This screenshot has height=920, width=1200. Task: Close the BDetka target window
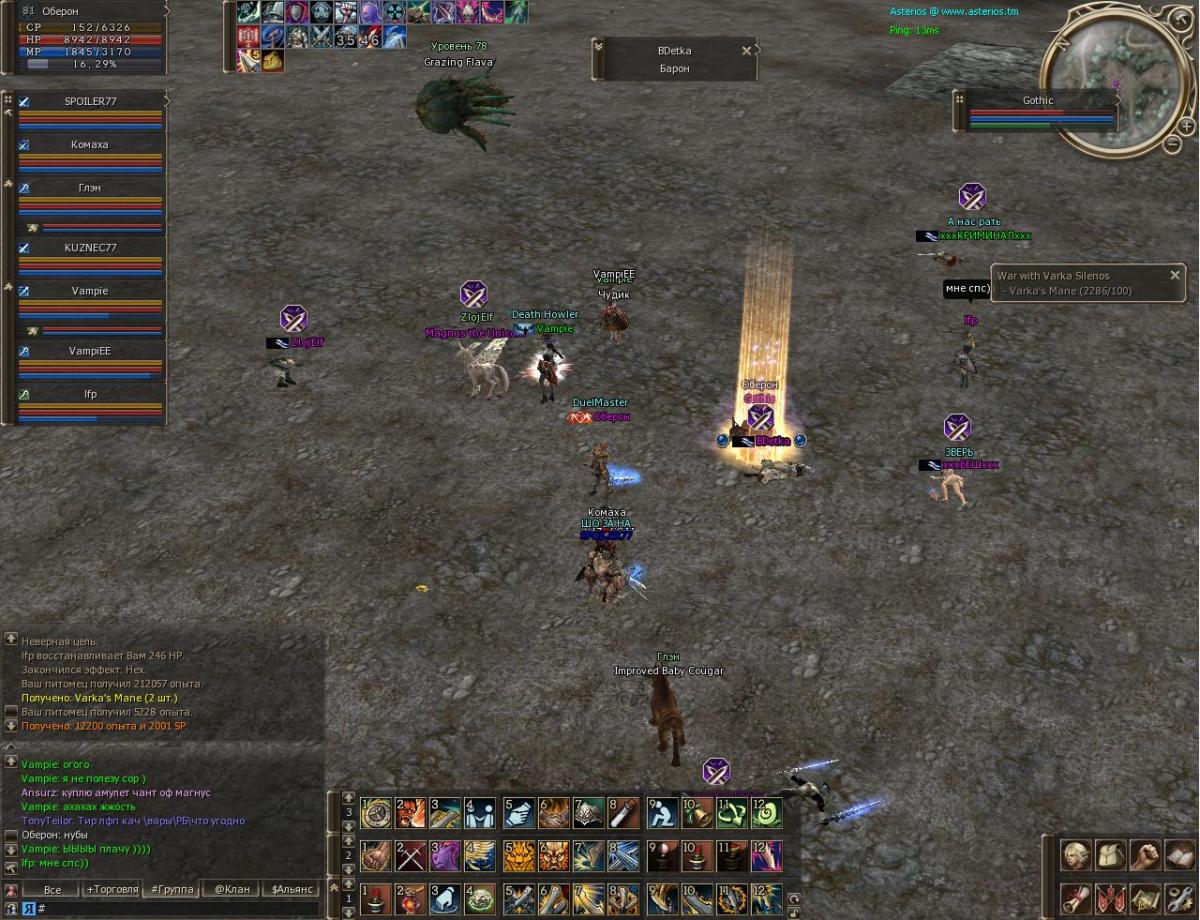pos(746,51)
